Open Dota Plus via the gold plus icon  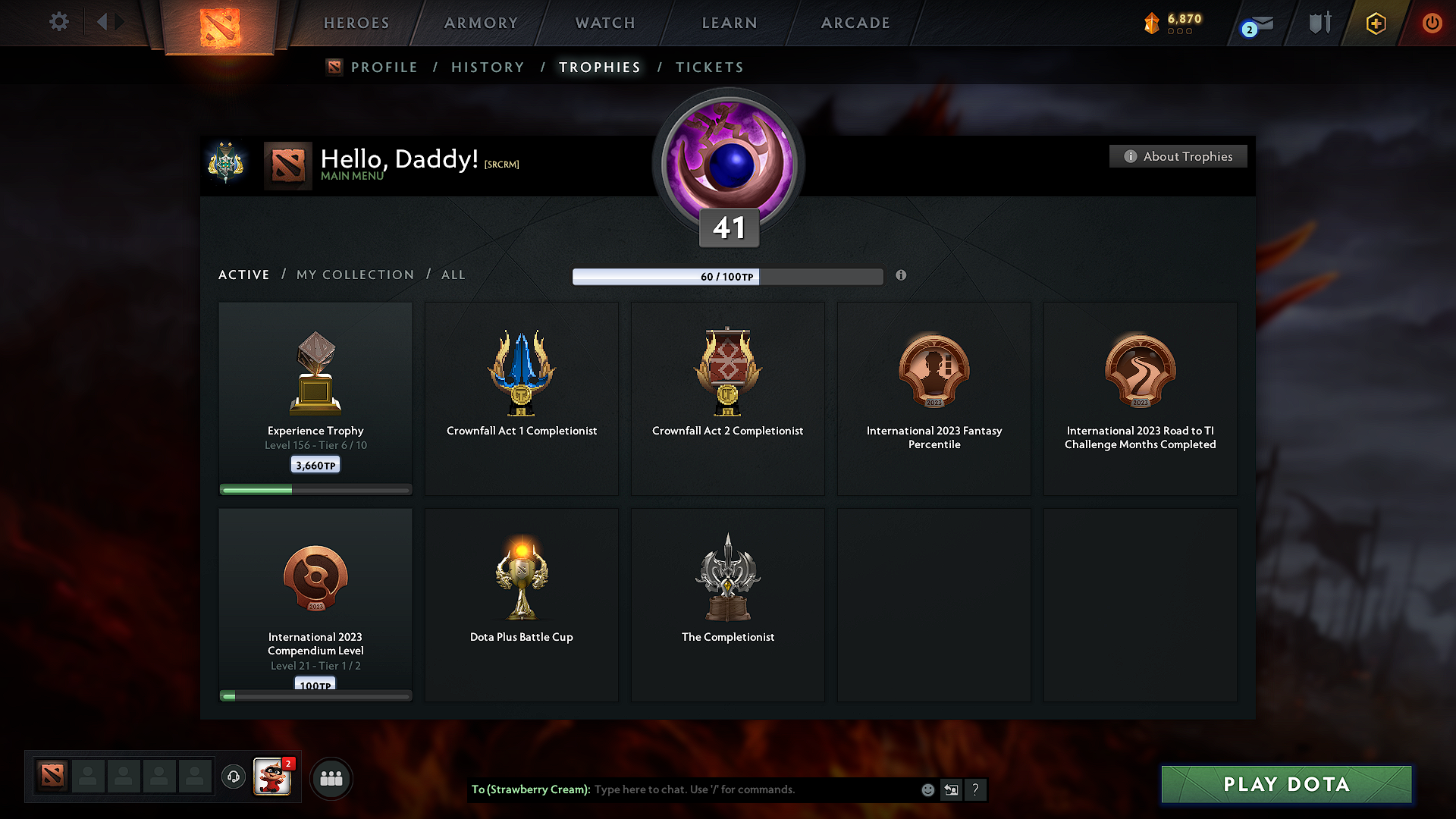click(x=1375, y=24)
